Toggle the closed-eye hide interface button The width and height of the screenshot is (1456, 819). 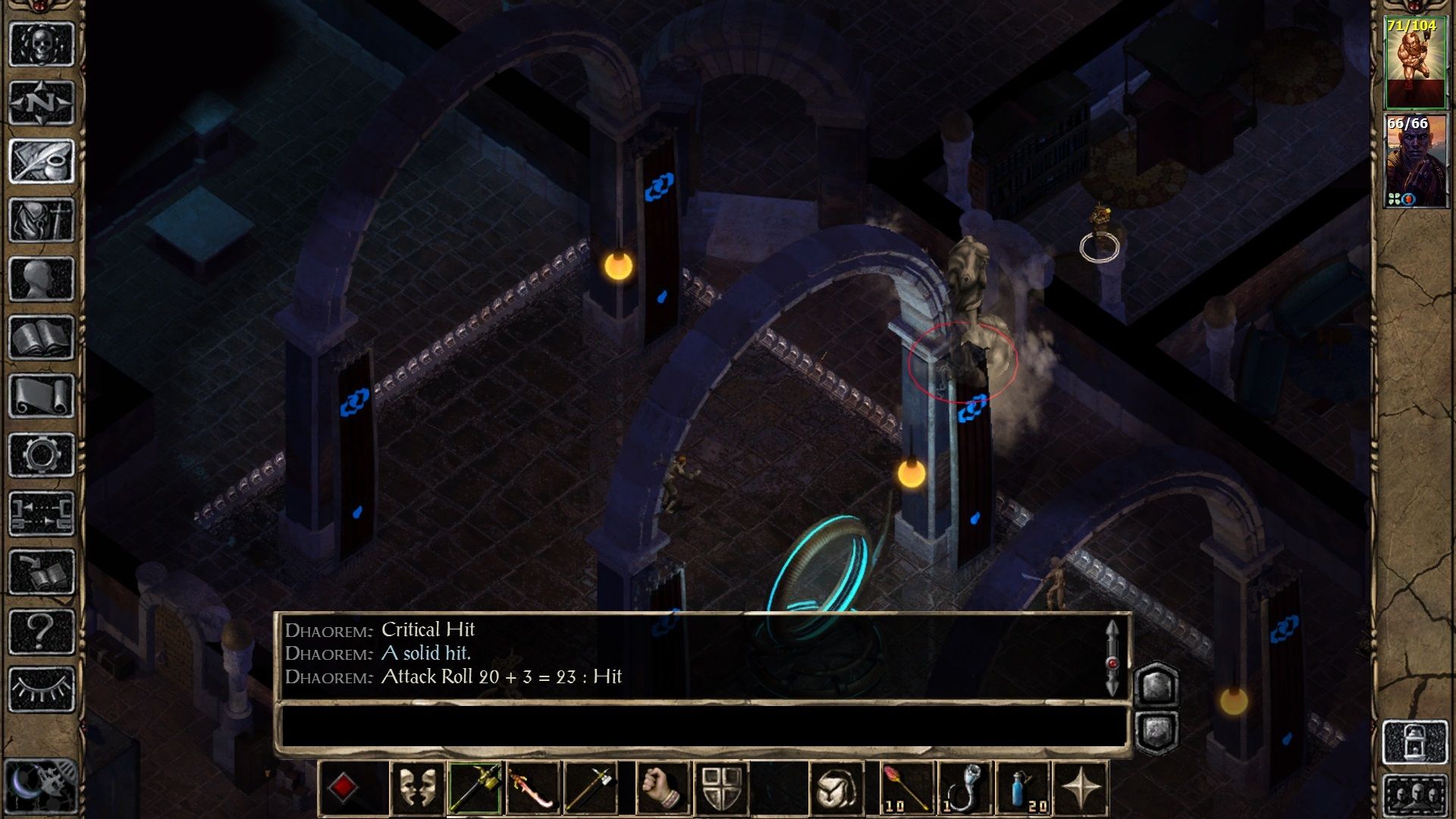coord(42,689)
